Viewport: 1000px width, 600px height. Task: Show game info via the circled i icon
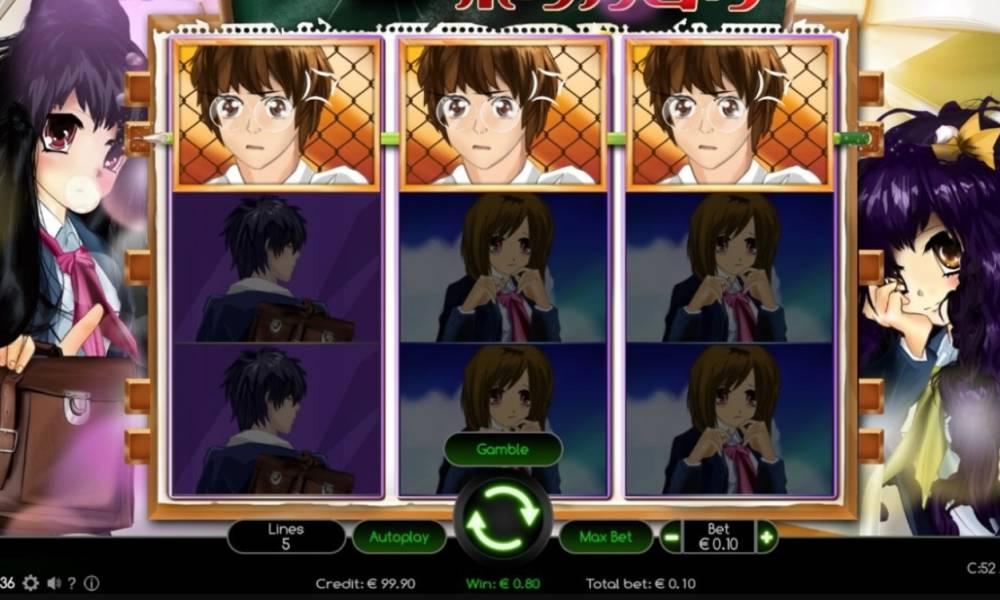[x=91, y=583]
